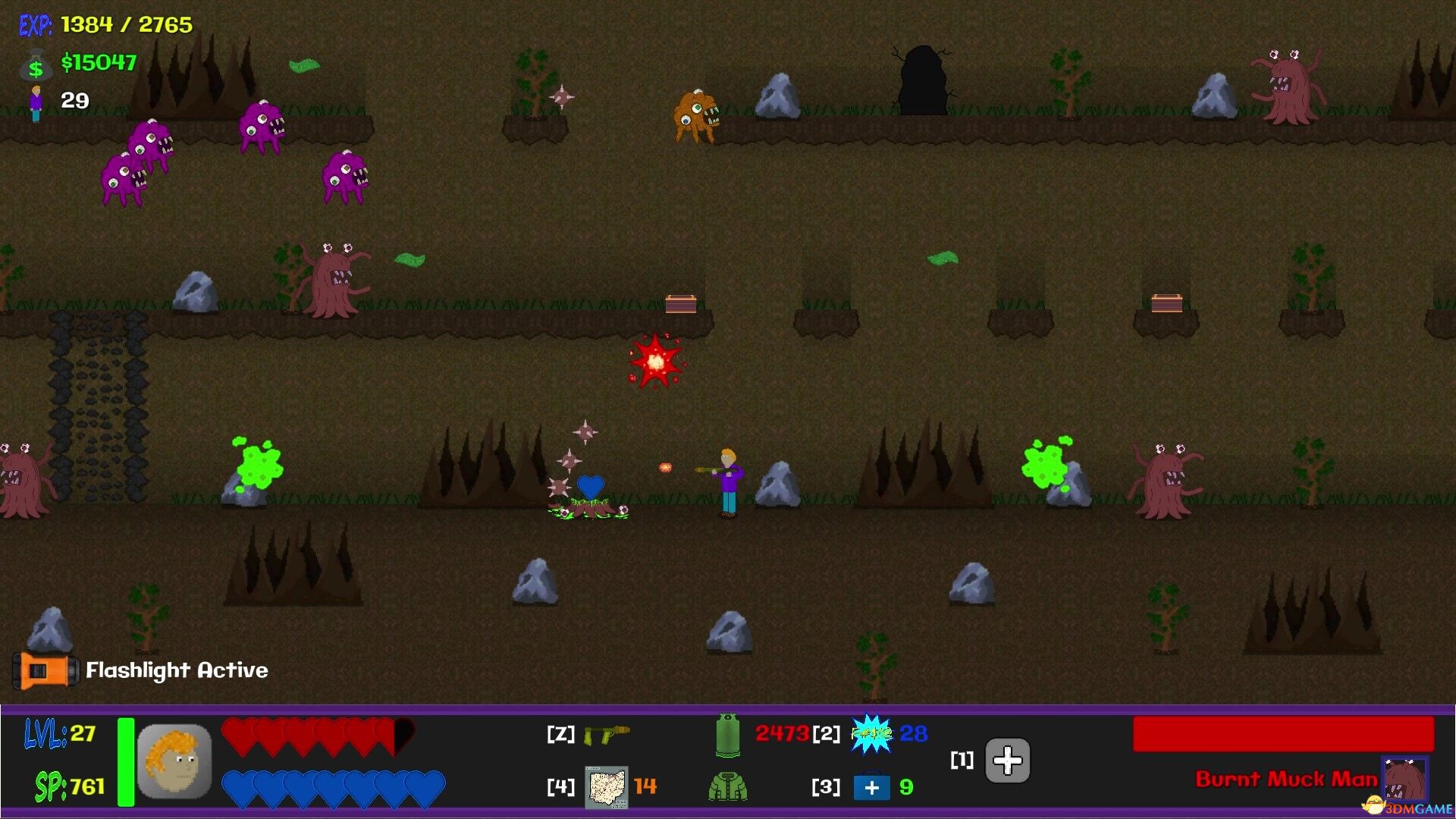The image size is (1456, 819).
Task: Select the gun weapon icon bound to Z
Action: click(x=607, y=734)
